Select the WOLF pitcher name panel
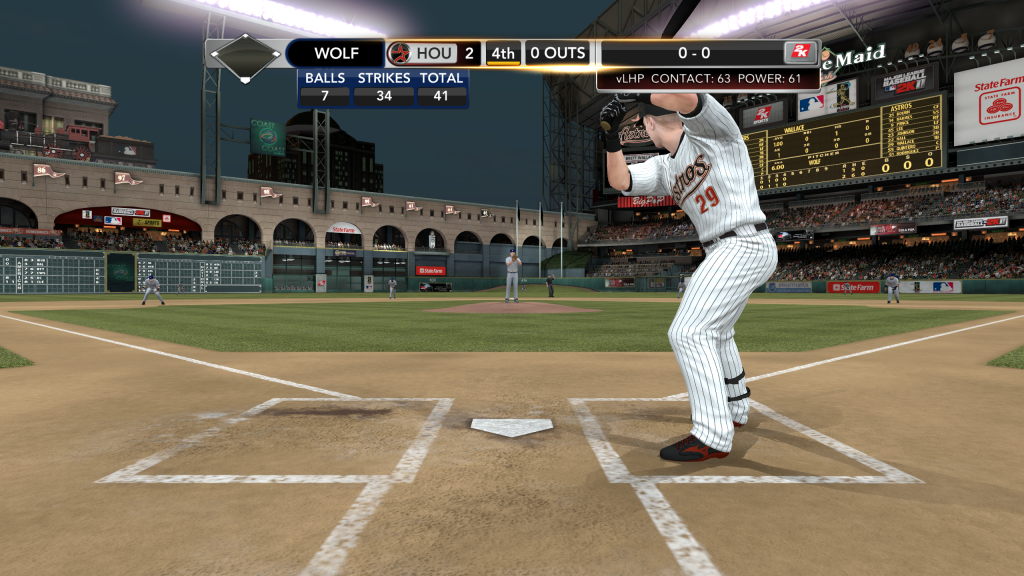1024x576 pixels. click(x=335, y=54)
